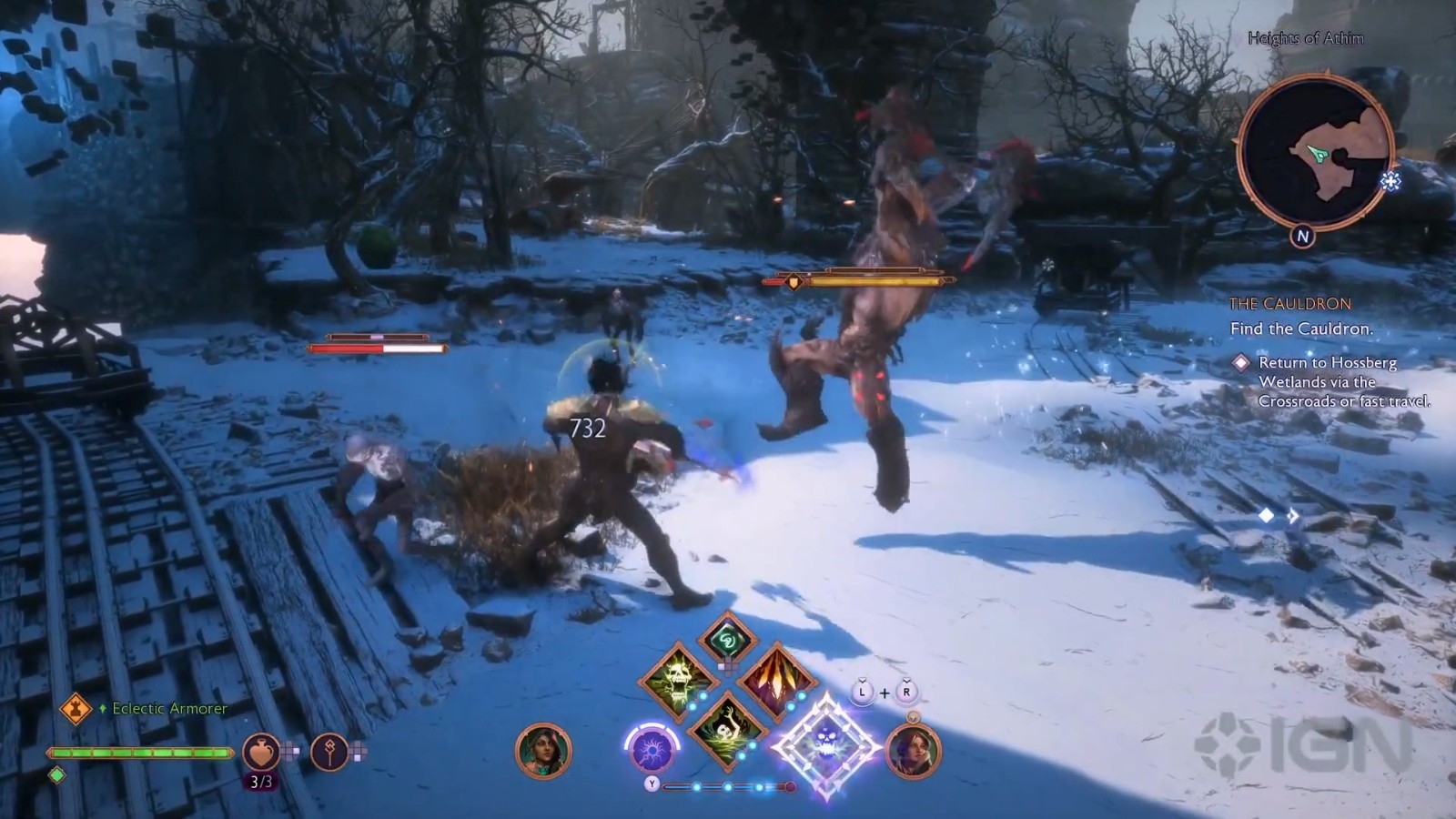This screenshot has height=819, width=1456.
Task: Open the circular minimap
Action: [1315, 151]
